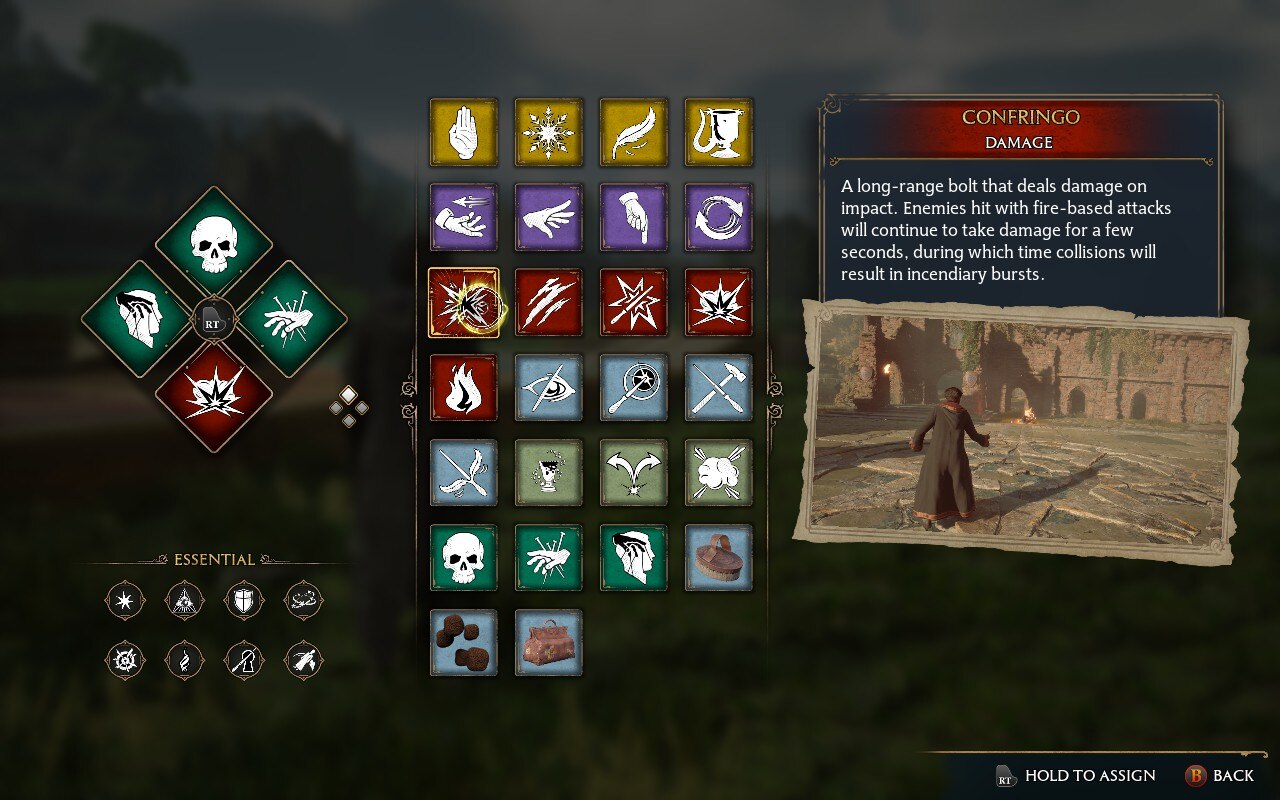The width and height of the screenshot is (1280, 800).
Task: Select the Avada Kedavra skull spell
Action: click(x=463, y=558)
